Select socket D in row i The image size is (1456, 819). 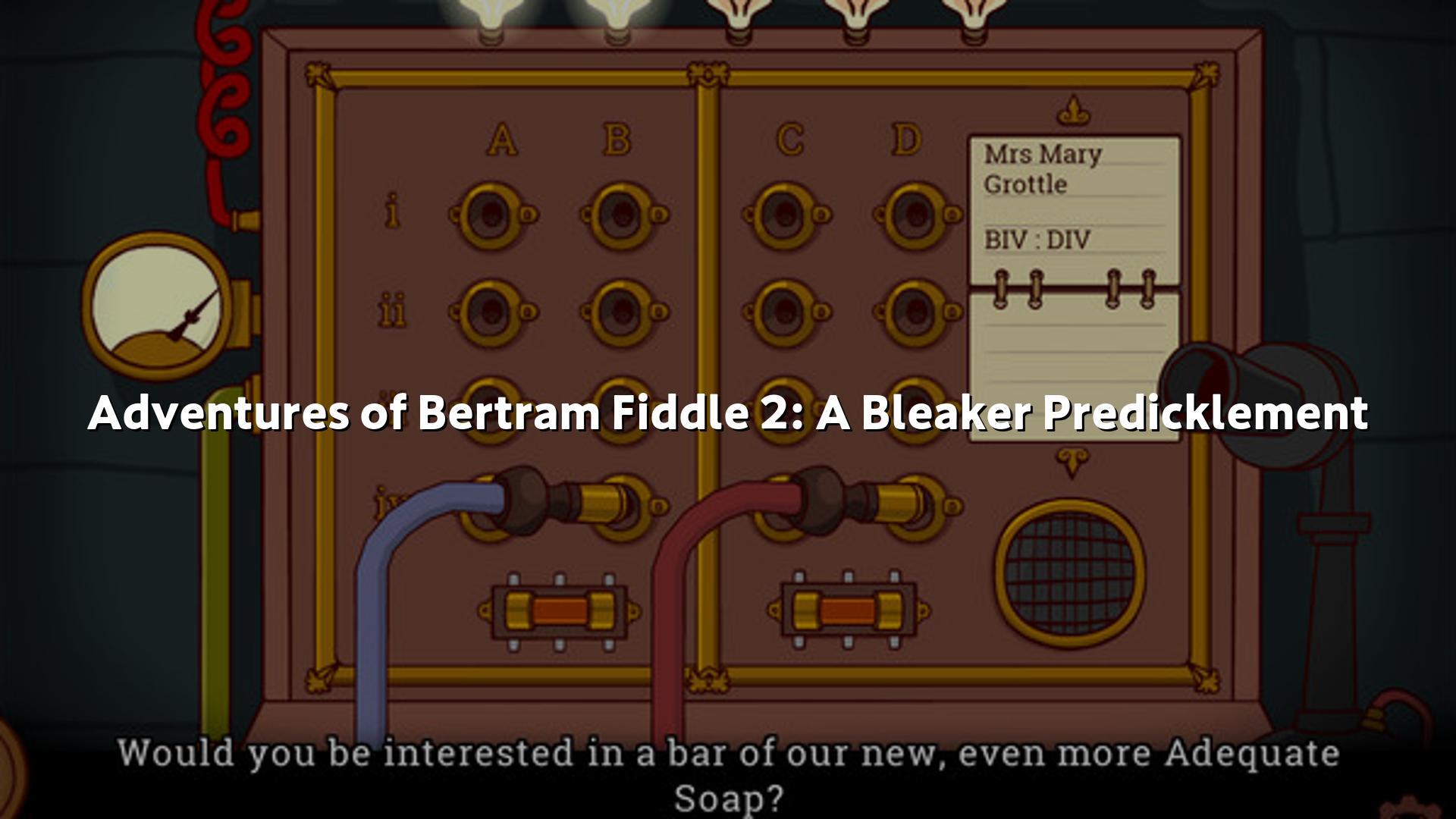917,215
